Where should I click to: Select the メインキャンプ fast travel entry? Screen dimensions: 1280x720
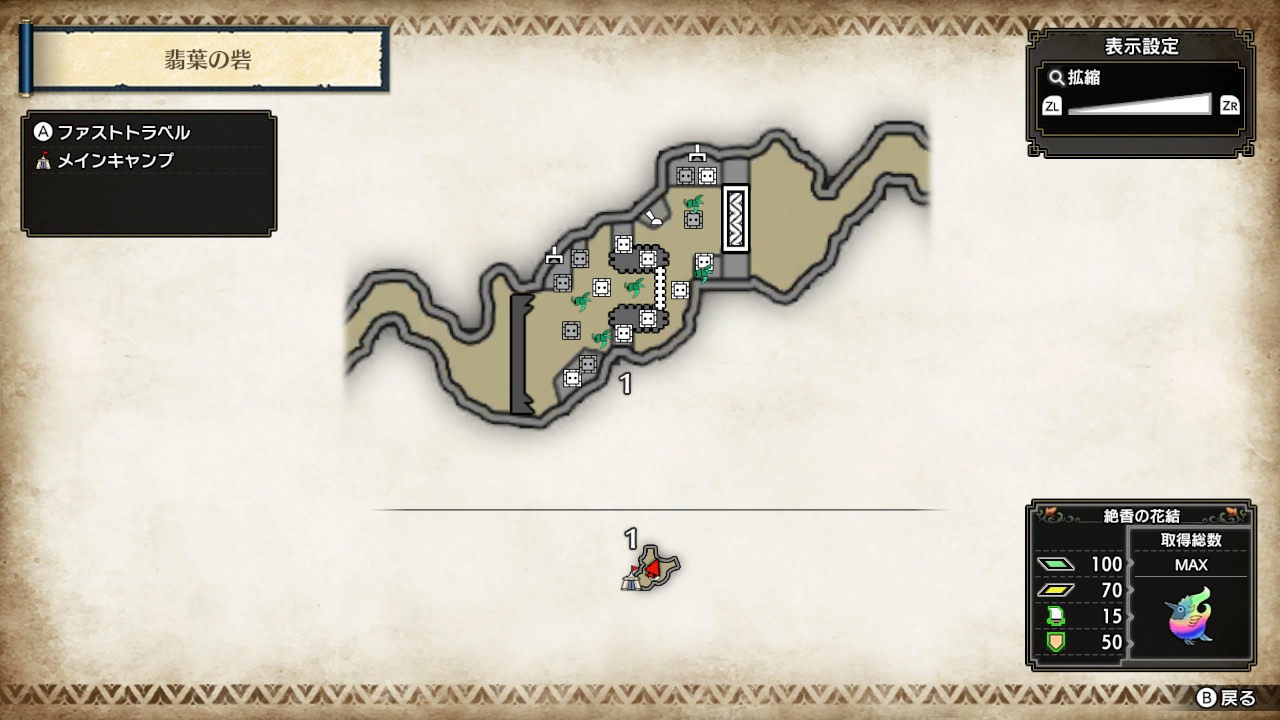click(x=115, y=160)
